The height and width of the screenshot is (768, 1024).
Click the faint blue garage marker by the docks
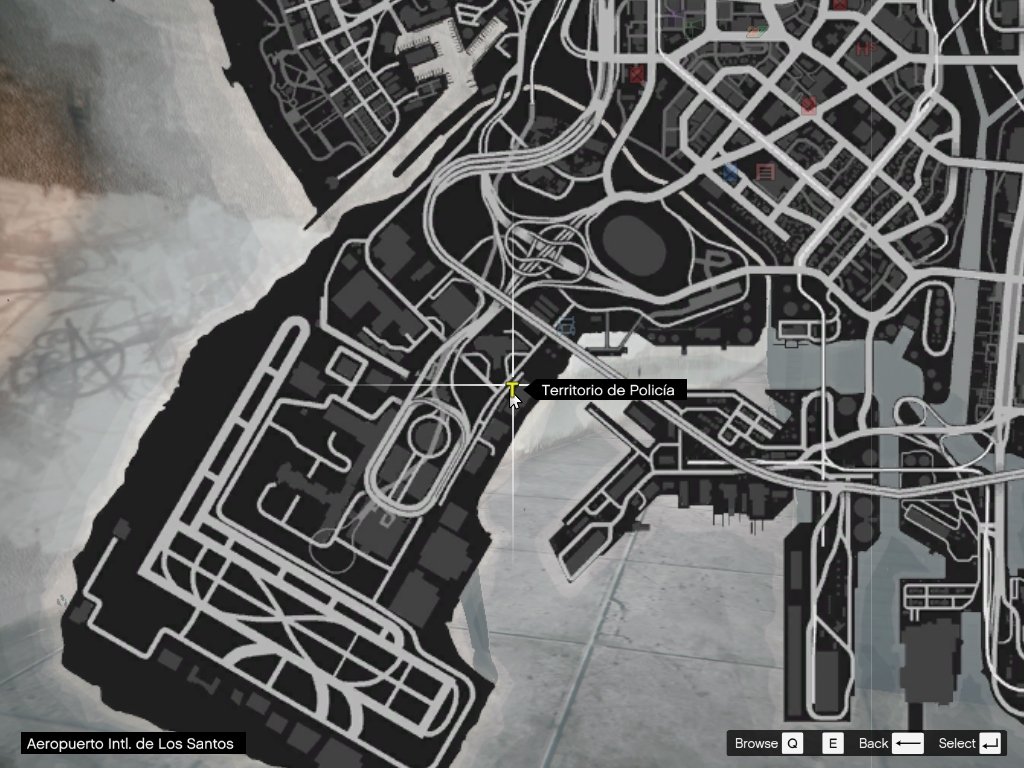click(566, 326)
